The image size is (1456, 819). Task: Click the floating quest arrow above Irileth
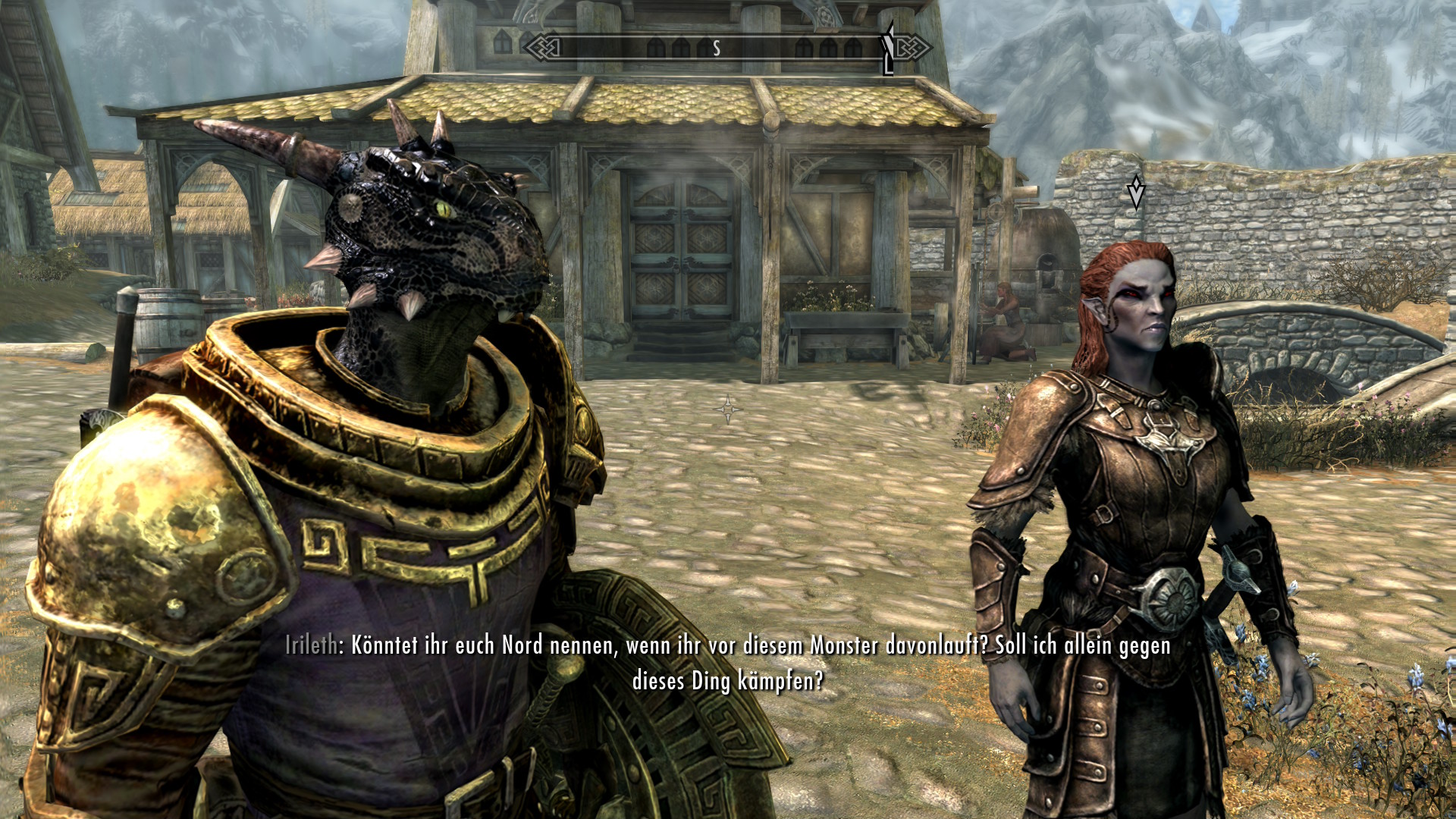pyautogui.click(x=1135, y=191)
